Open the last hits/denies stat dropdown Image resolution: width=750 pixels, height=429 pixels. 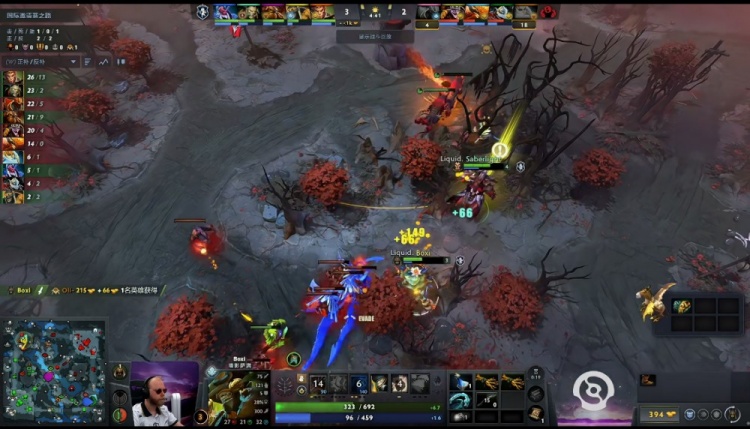pos(40,62)
